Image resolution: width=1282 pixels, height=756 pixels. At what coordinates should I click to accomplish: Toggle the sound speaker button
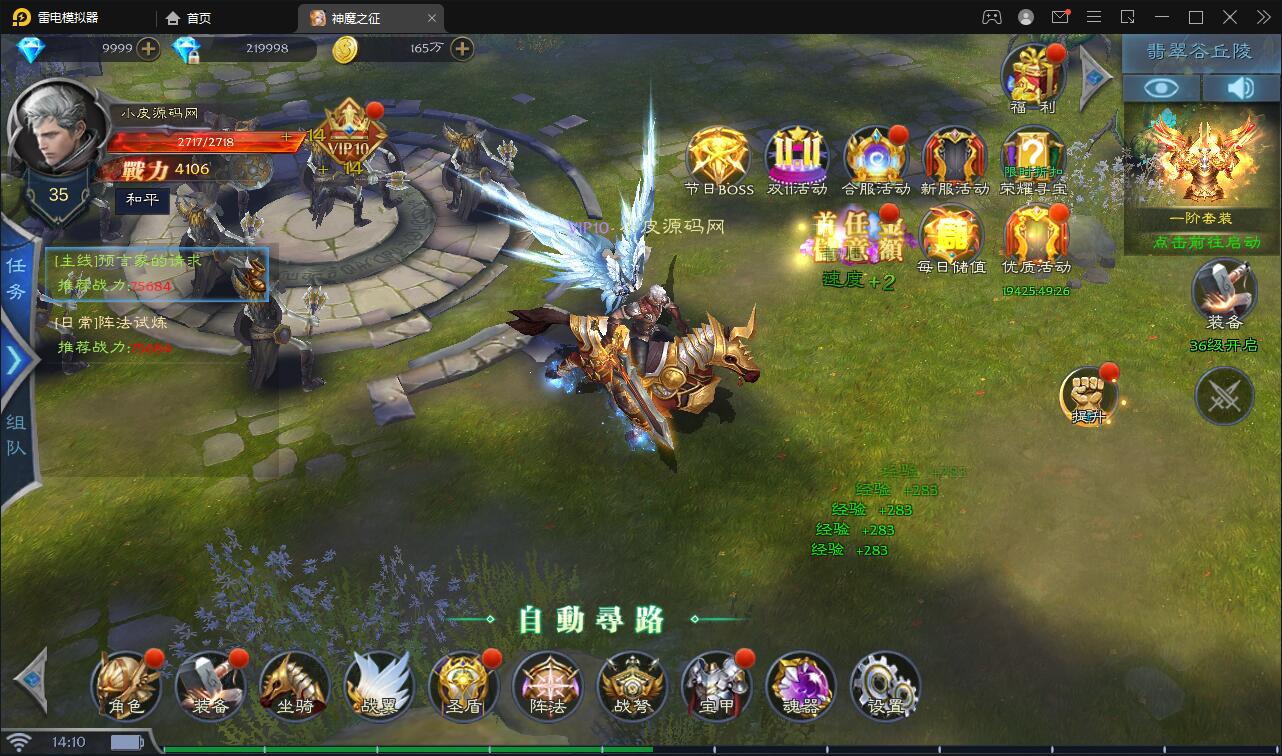[1240, 88]
